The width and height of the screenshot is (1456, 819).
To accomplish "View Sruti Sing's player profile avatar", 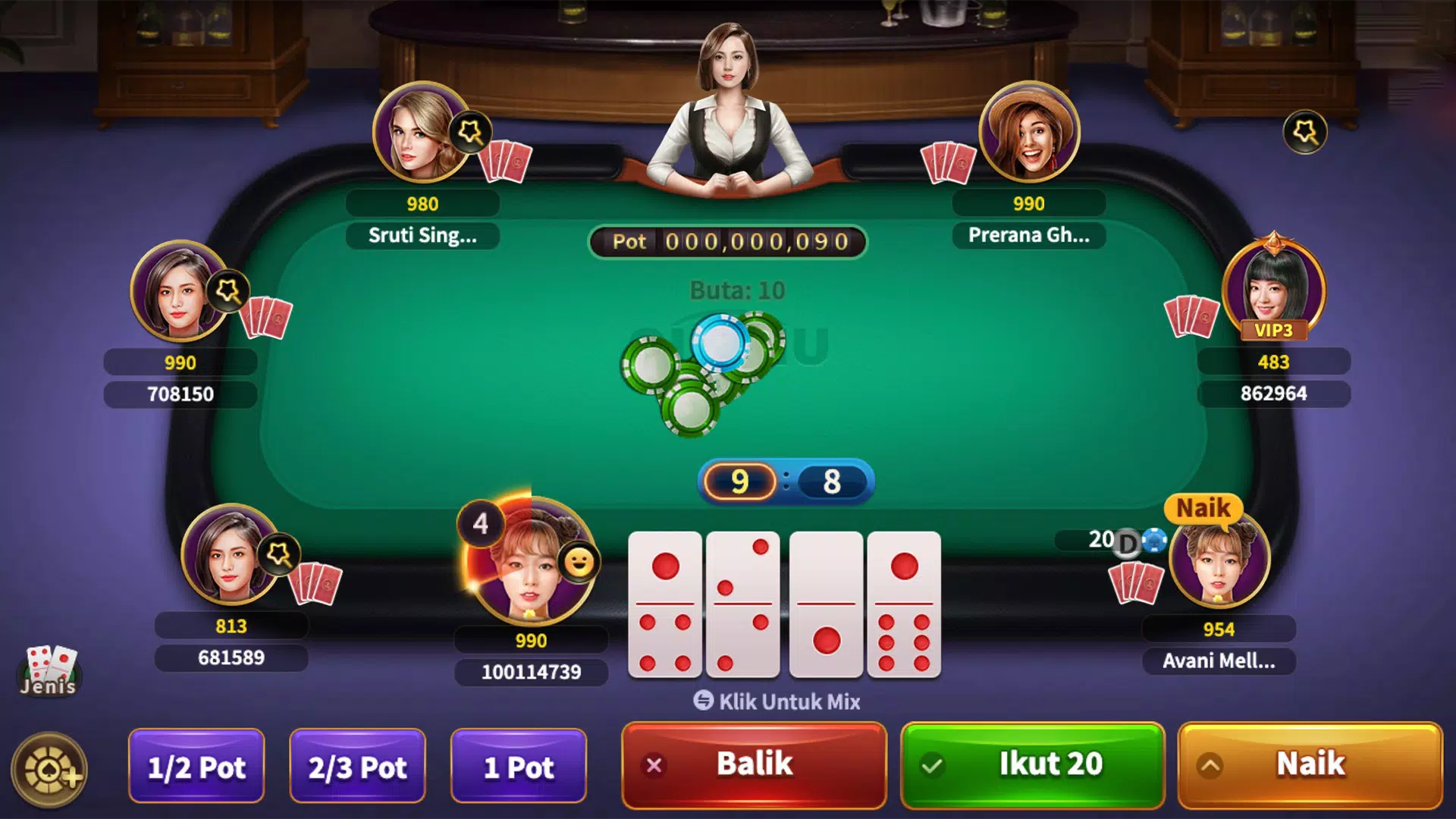I will (419, 133).
